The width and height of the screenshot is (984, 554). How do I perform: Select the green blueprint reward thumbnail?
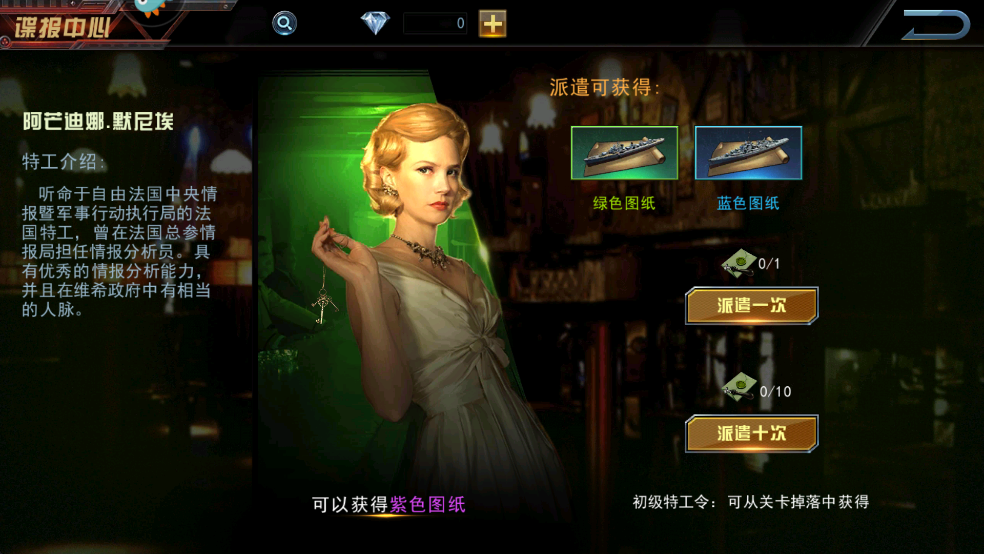624,153
